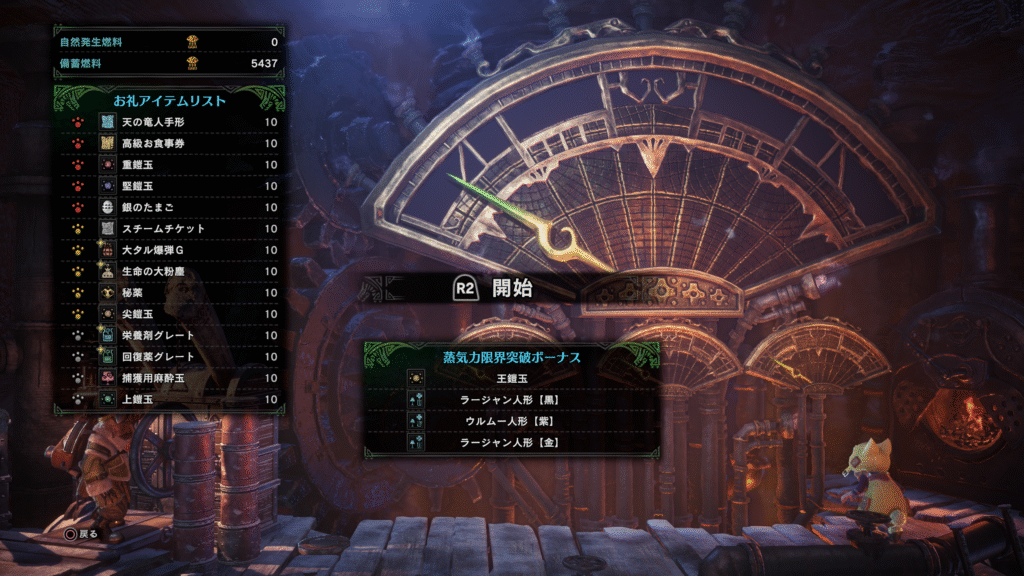Viewport: 1024px width, 576px height.
Task: Choose the 尖鎧玉 item row
Action: [168, 314]
